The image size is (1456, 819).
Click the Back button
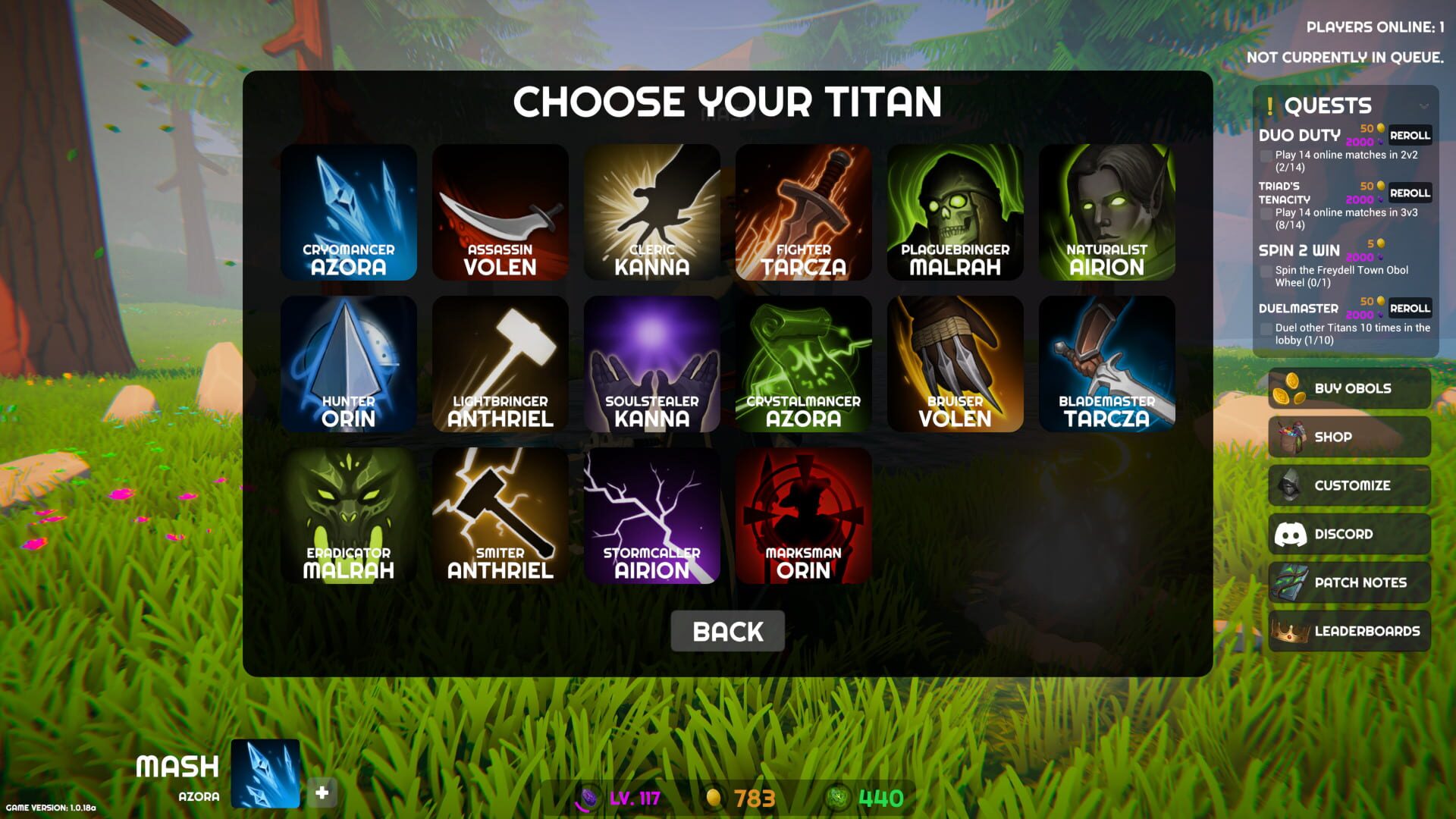pyautogui.click(x=727, y=631)
